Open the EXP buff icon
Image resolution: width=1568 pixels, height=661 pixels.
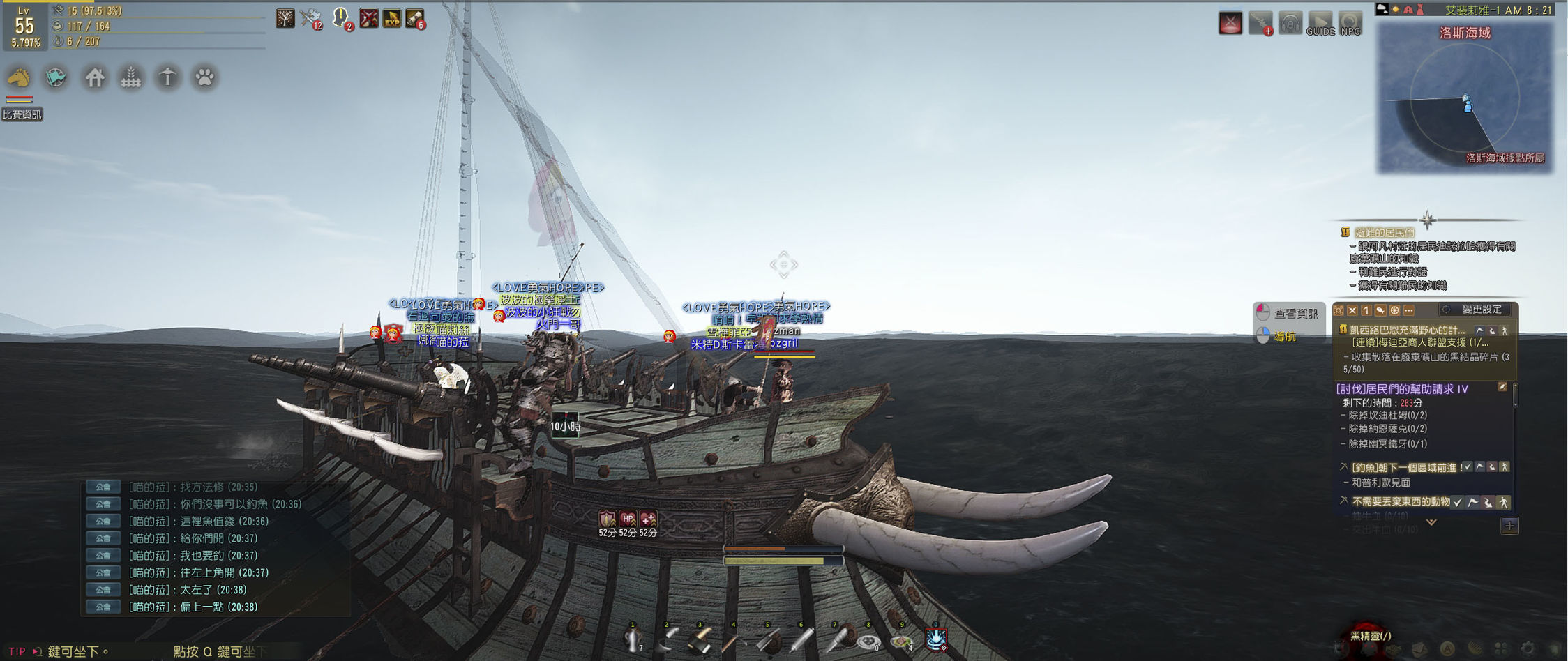pos(392,19)
